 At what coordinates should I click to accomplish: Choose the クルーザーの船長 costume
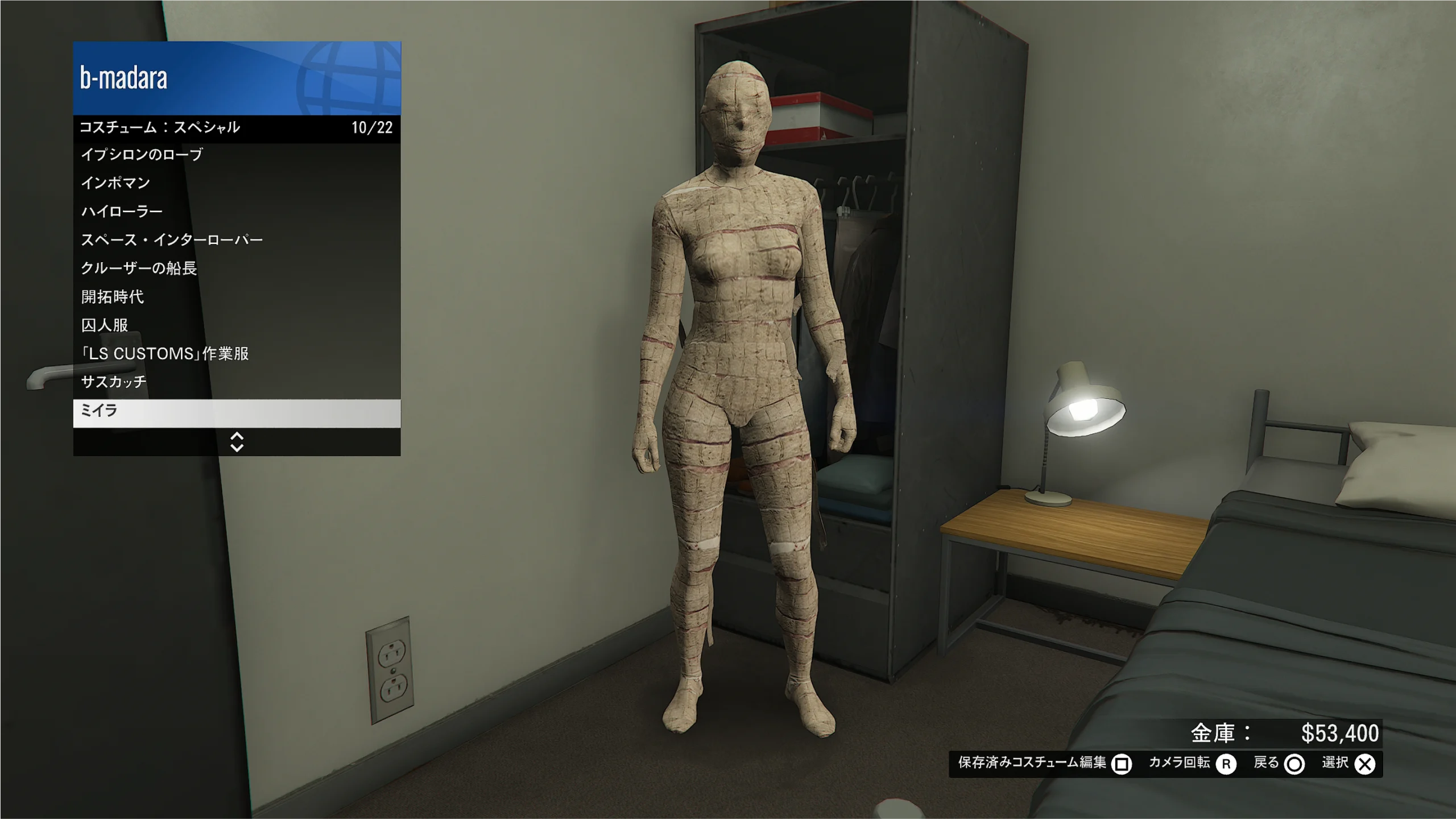coord(237,268)
